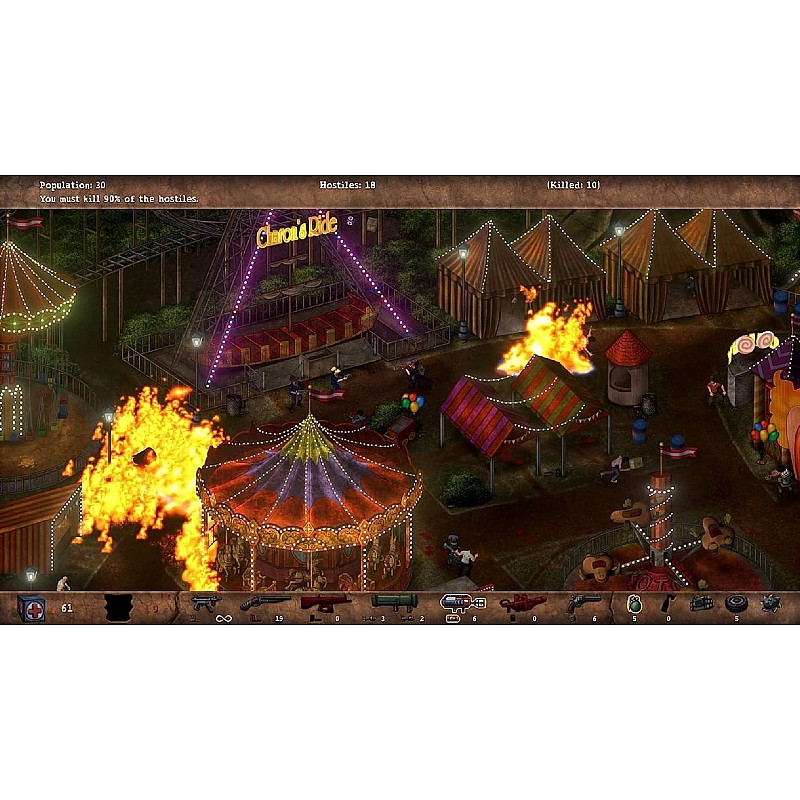Pick the red flamethrower
This screenshot has width=800, height=800.
[x=522, y=603]
